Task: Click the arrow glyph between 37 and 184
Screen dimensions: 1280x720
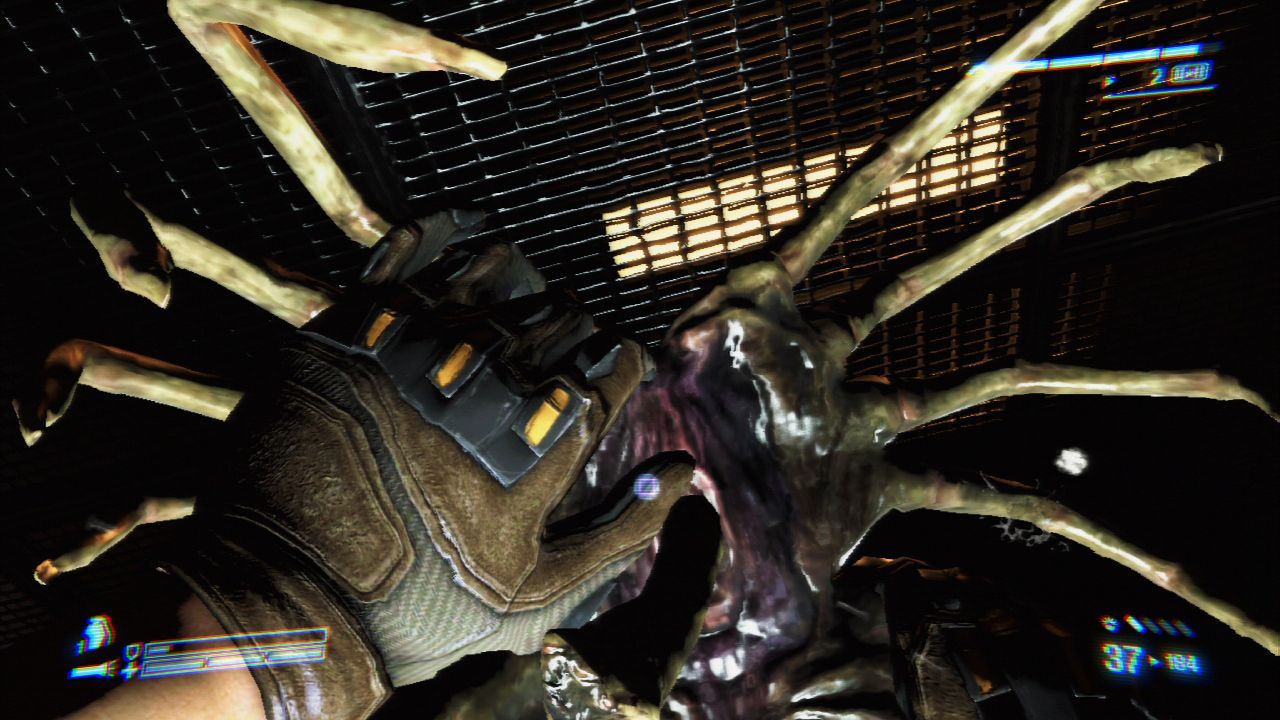Action: pyautogui.click(x=1154, y=660)
